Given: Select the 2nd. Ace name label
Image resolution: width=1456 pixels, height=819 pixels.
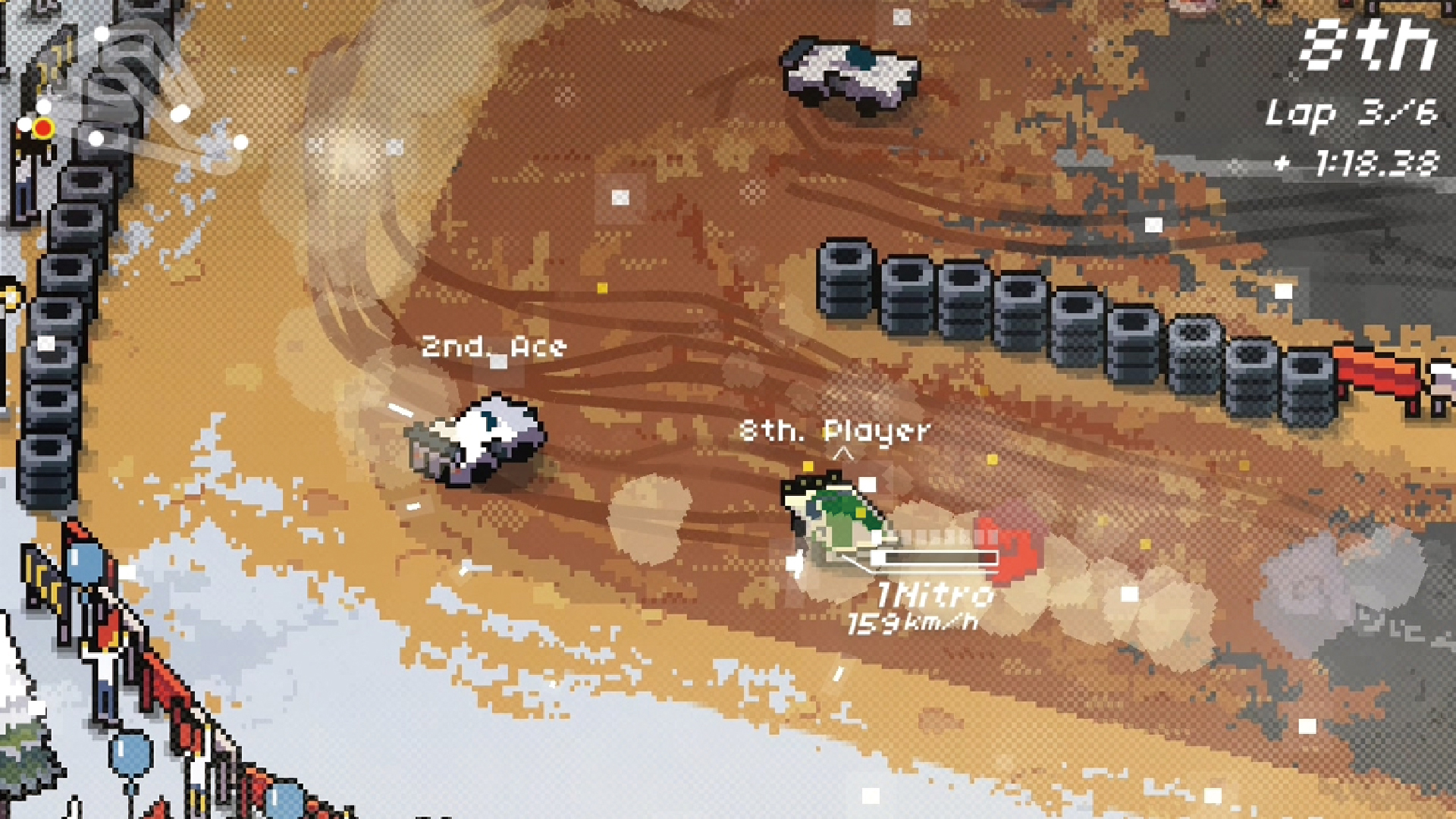Looking at the screenshot, I should pyautogui.click(x=493, y=346).
